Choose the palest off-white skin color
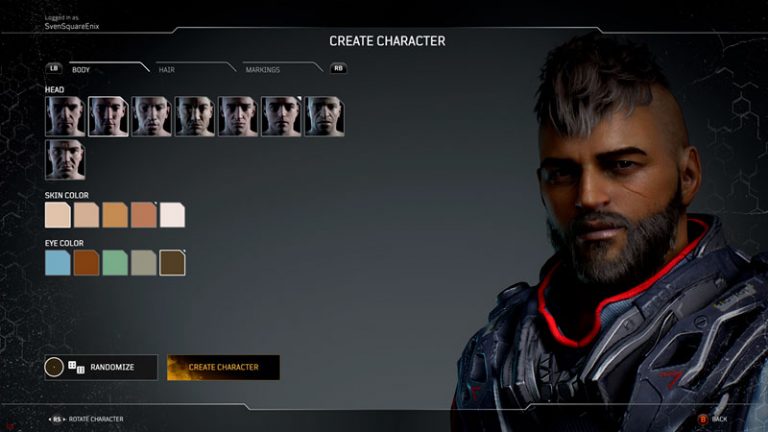This screenshot has width=768, height=432. pyautogui.click(x=173, y=214)
